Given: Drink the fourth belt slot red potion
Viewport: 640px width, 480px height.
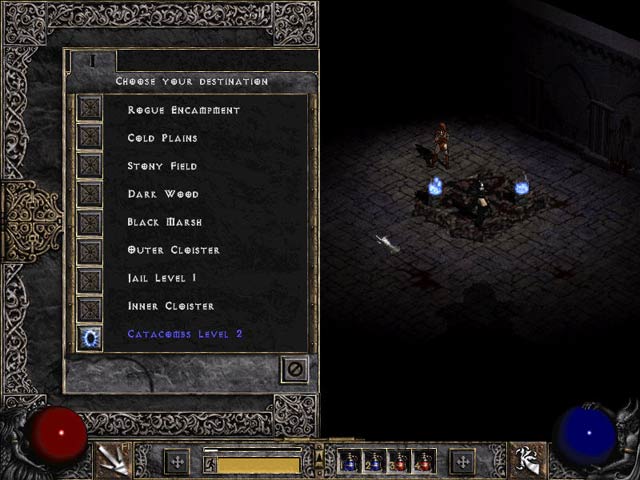Looking at the screenshot, I should (424, 461).
